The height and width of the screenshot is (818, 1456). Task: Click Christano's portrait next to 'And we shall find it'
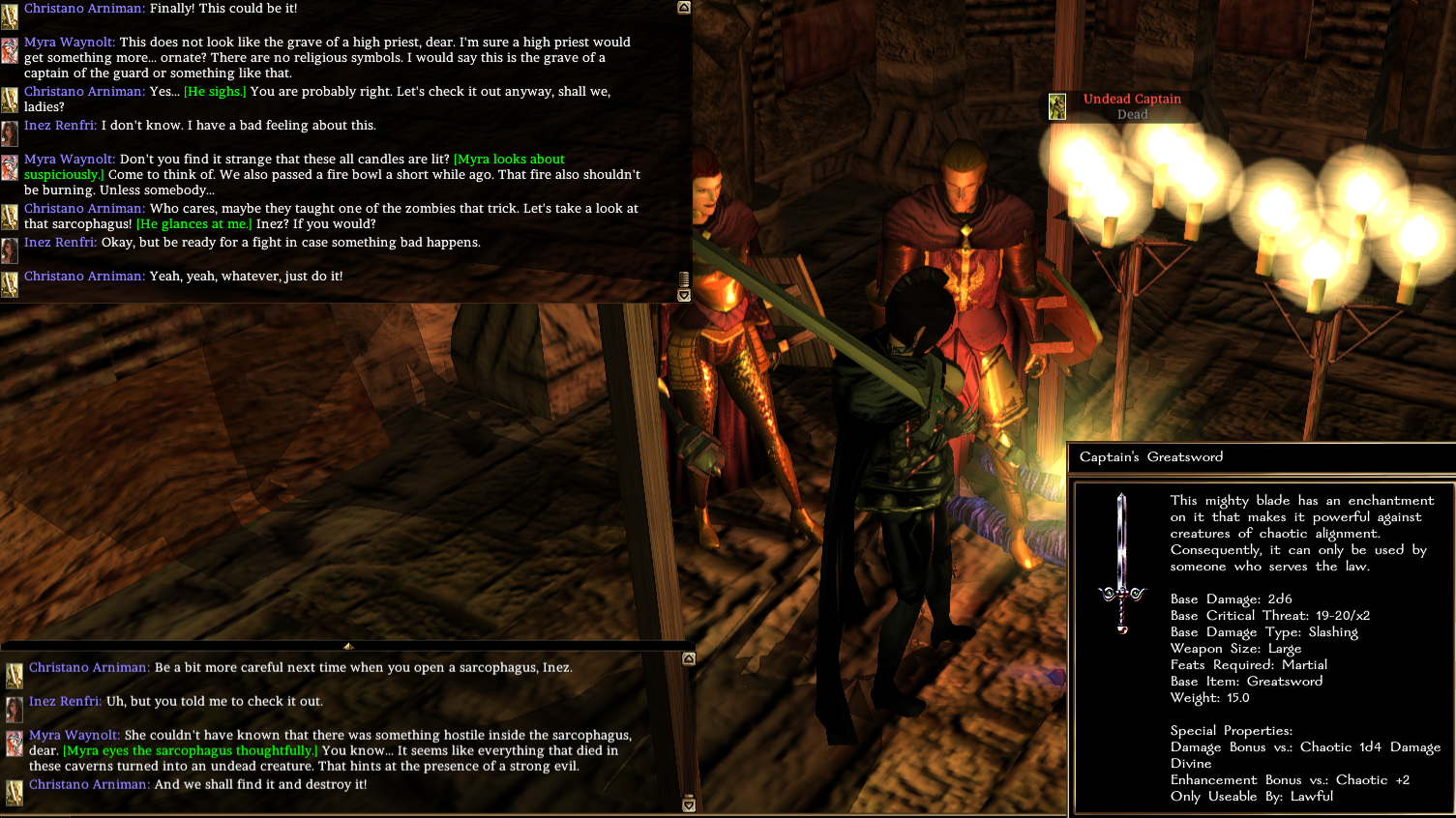point(13,790)
